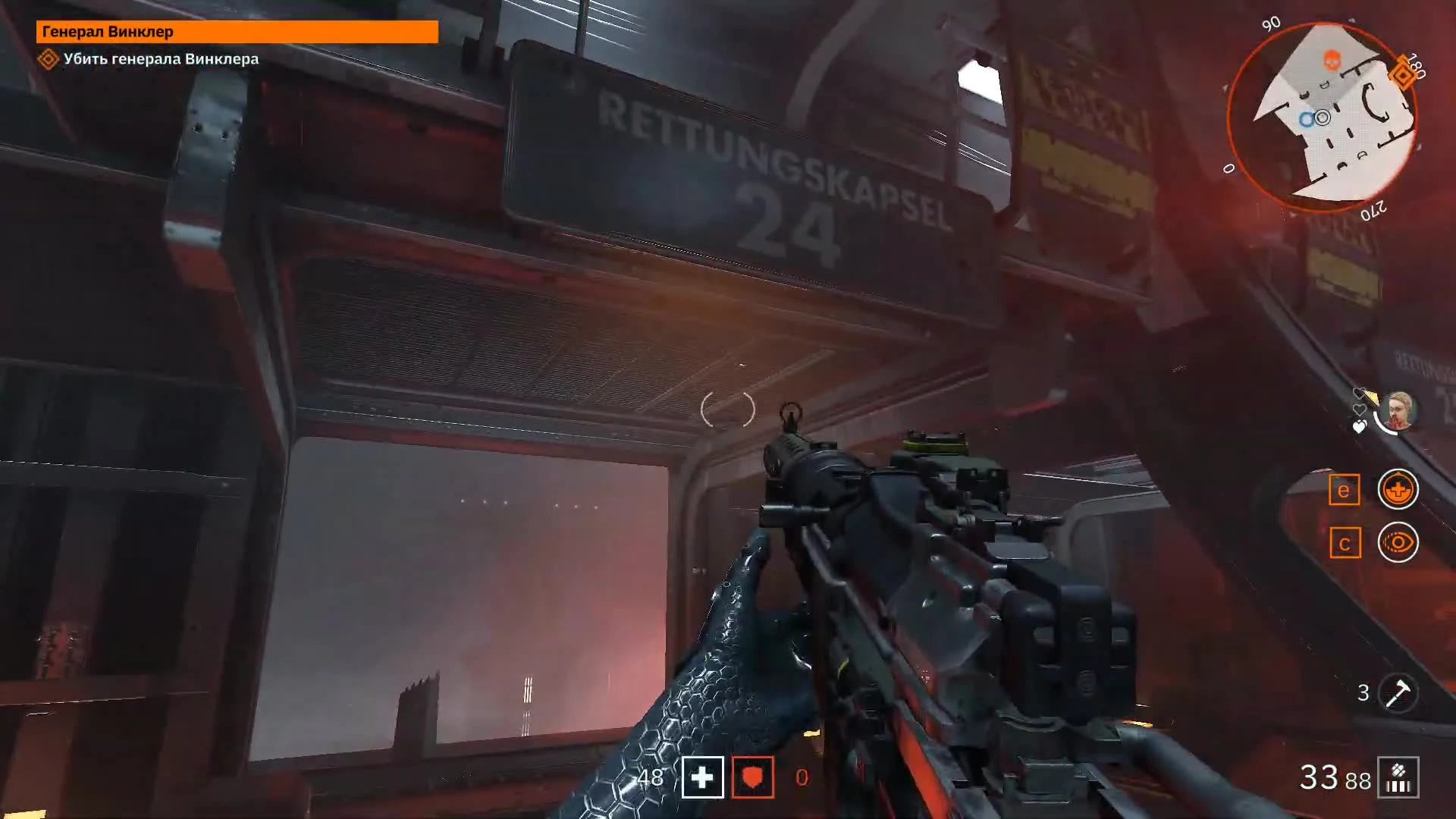Click the 180 compass heading on the minimap

tap(1416, 67)
